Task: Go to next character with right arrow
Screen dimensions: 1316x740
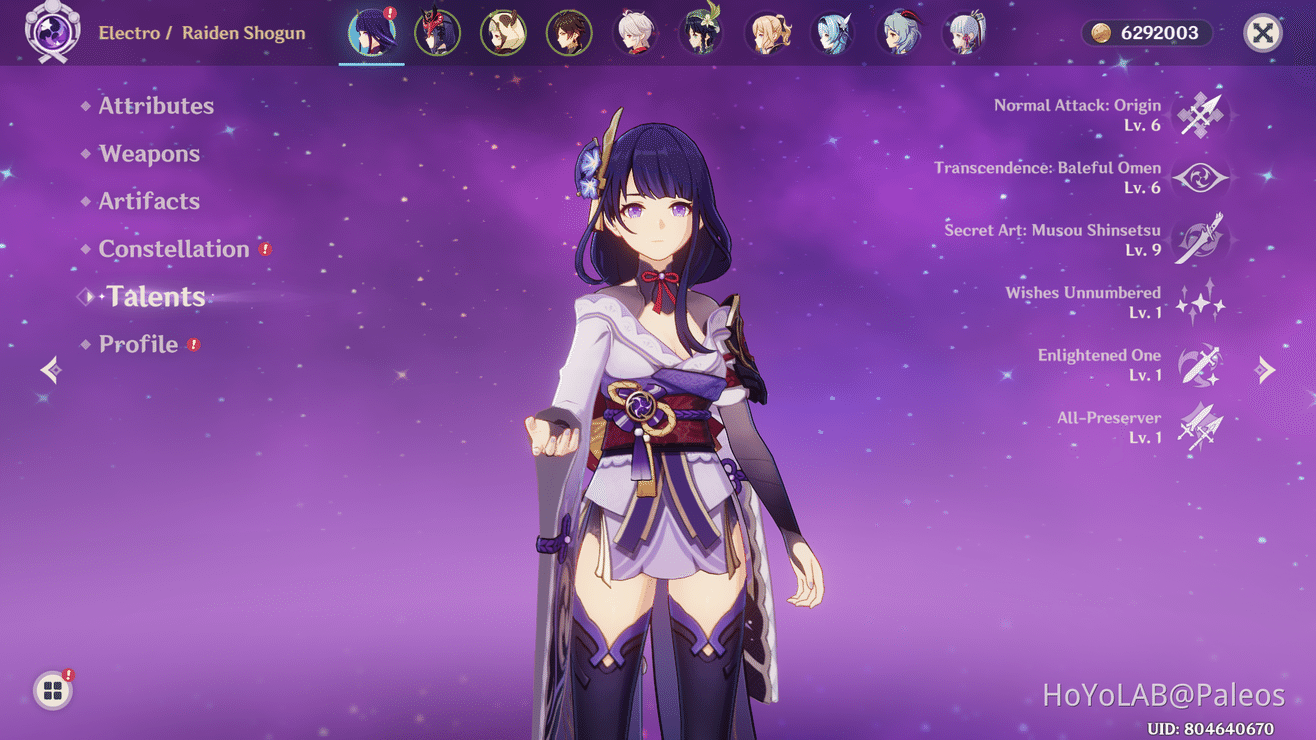Action: (1265, 370)
